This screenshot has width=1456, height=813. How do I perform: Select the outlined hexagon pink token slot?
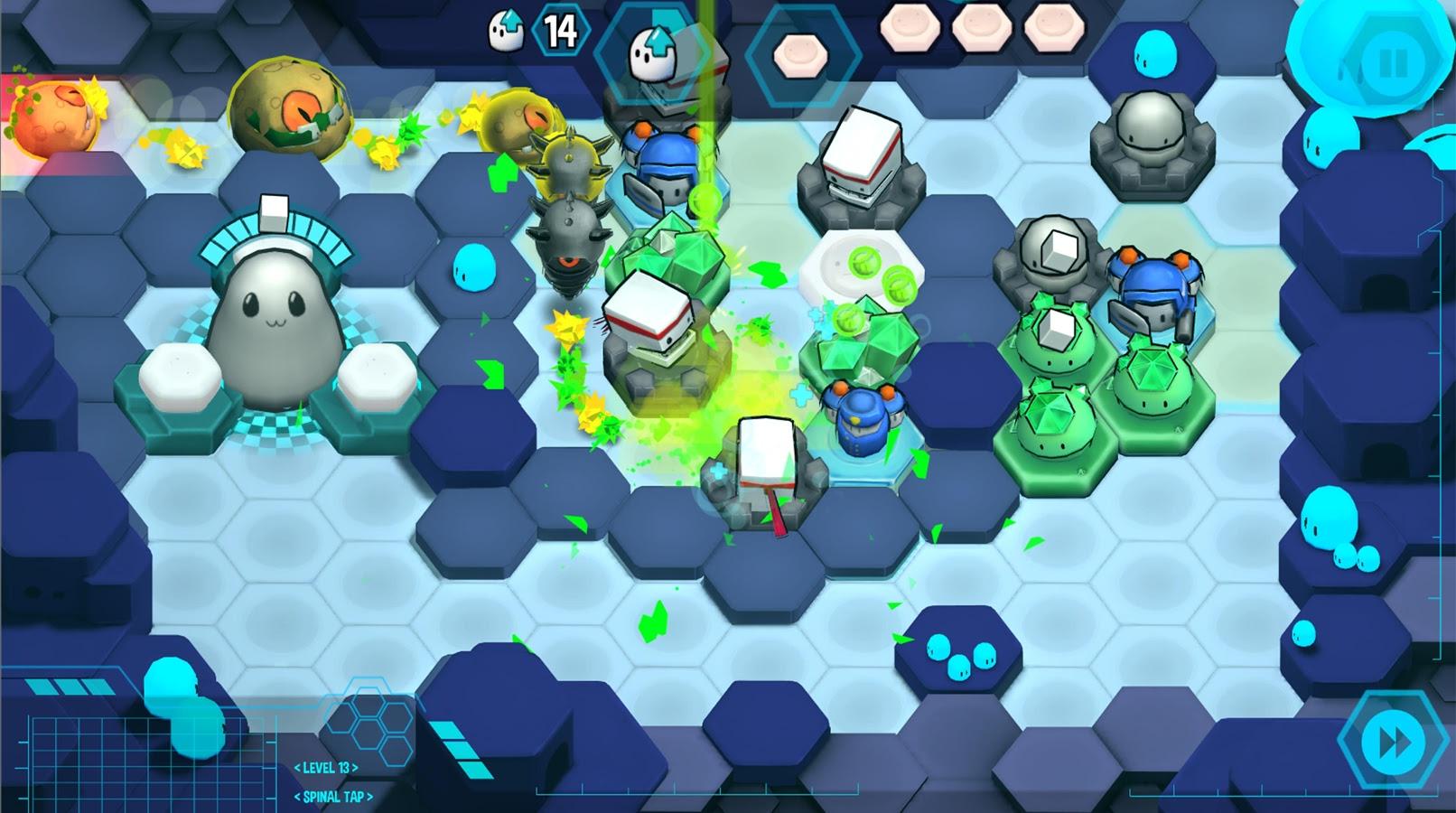point(801,56)
